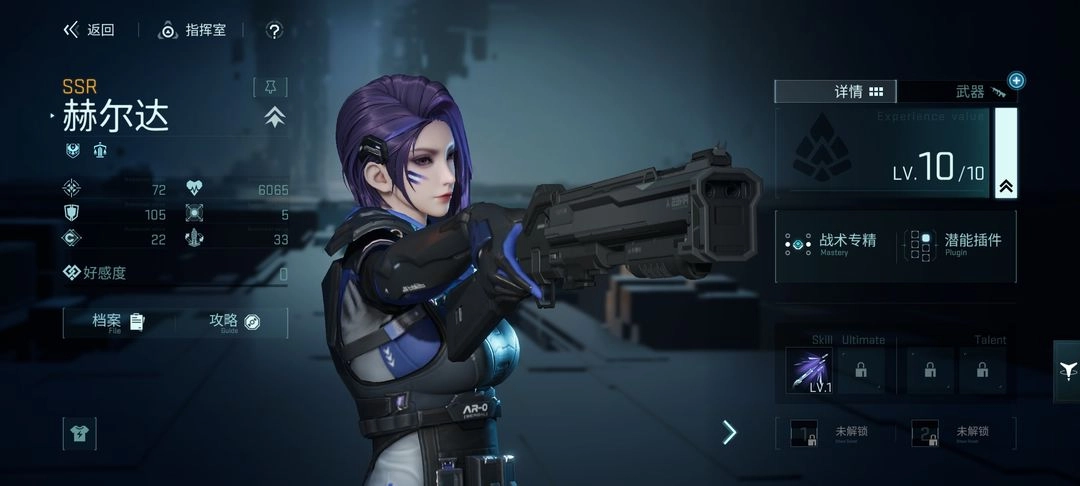The height and width of the screenshot is (486, 1080).
Task: Open the question mark help icon
Action: (274, 31)
